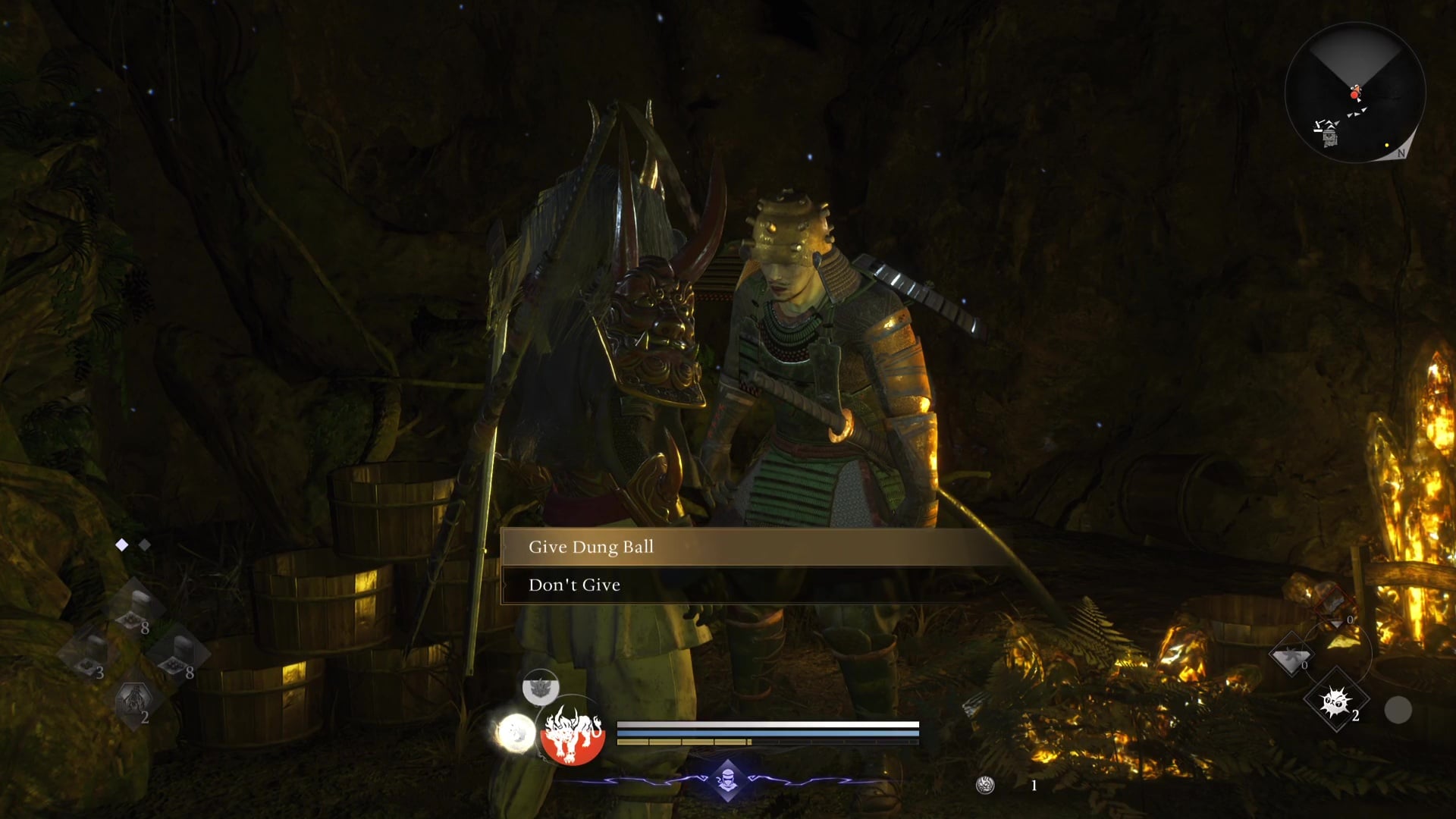
Task: Select the bottom shortcut item with count 2
Action: tap(134, 701)
